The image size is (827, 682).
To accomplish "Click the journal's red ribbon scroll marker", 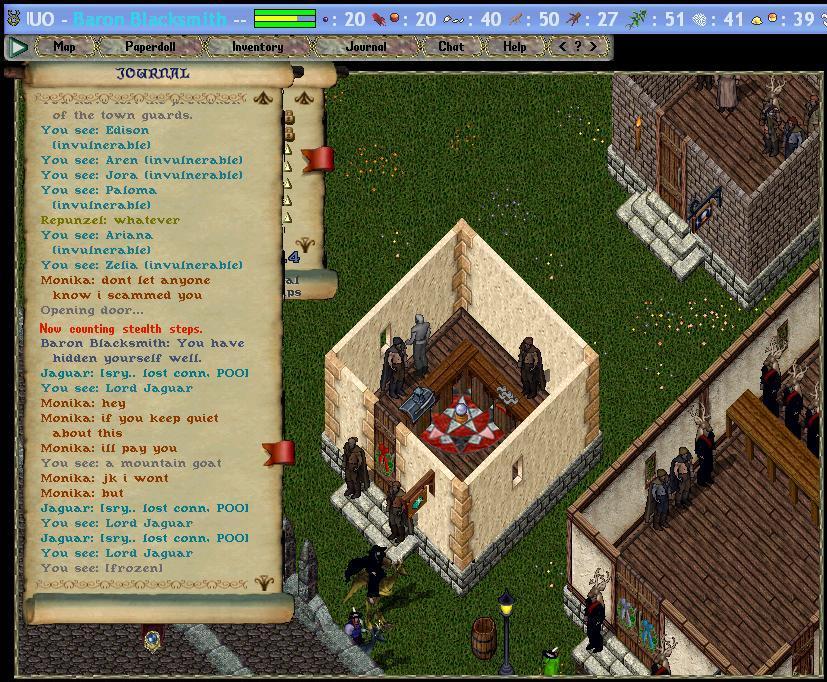I will 279,453.
